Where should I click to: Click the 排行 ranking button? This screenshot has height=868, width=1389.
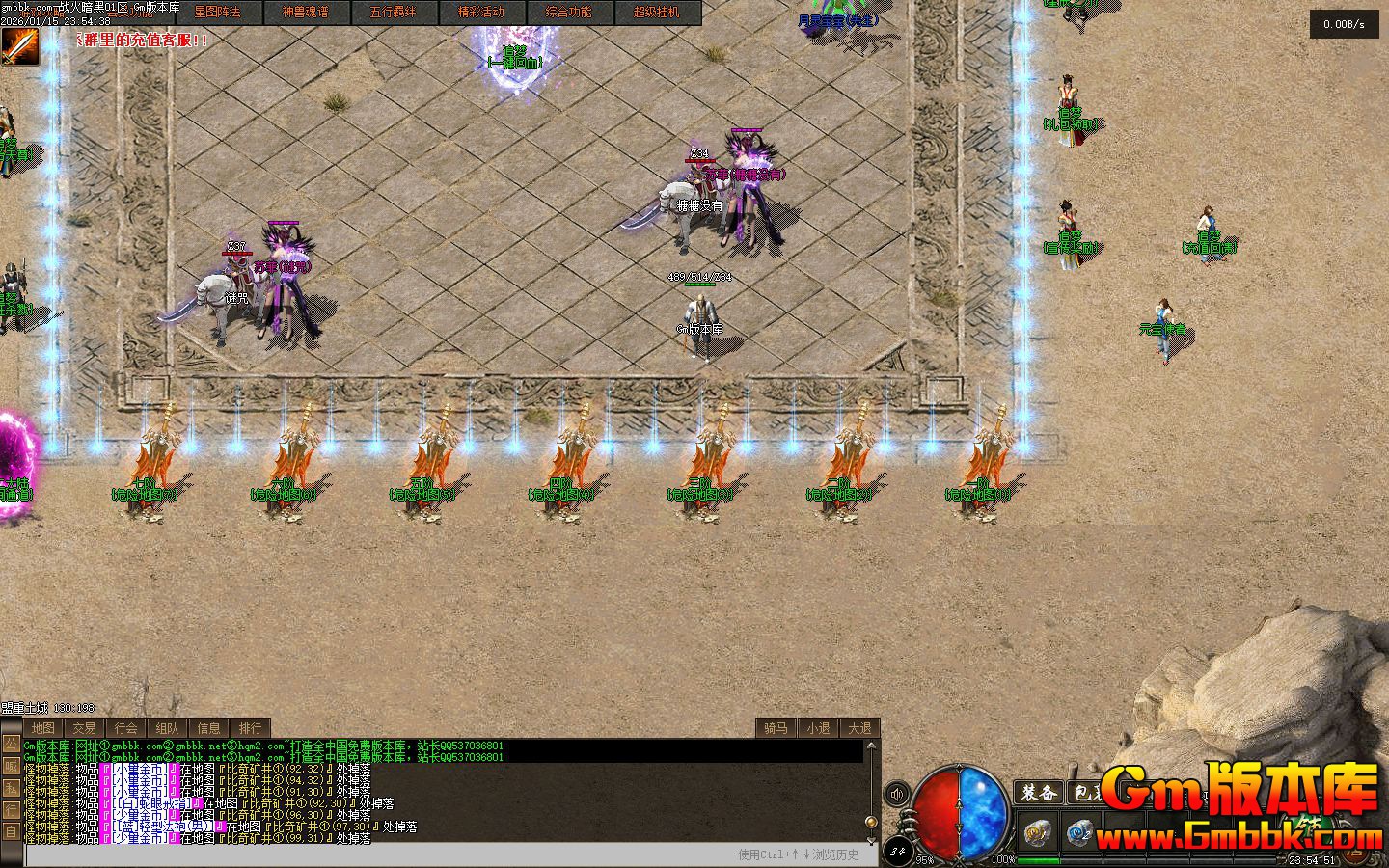[x=250, y=728]
